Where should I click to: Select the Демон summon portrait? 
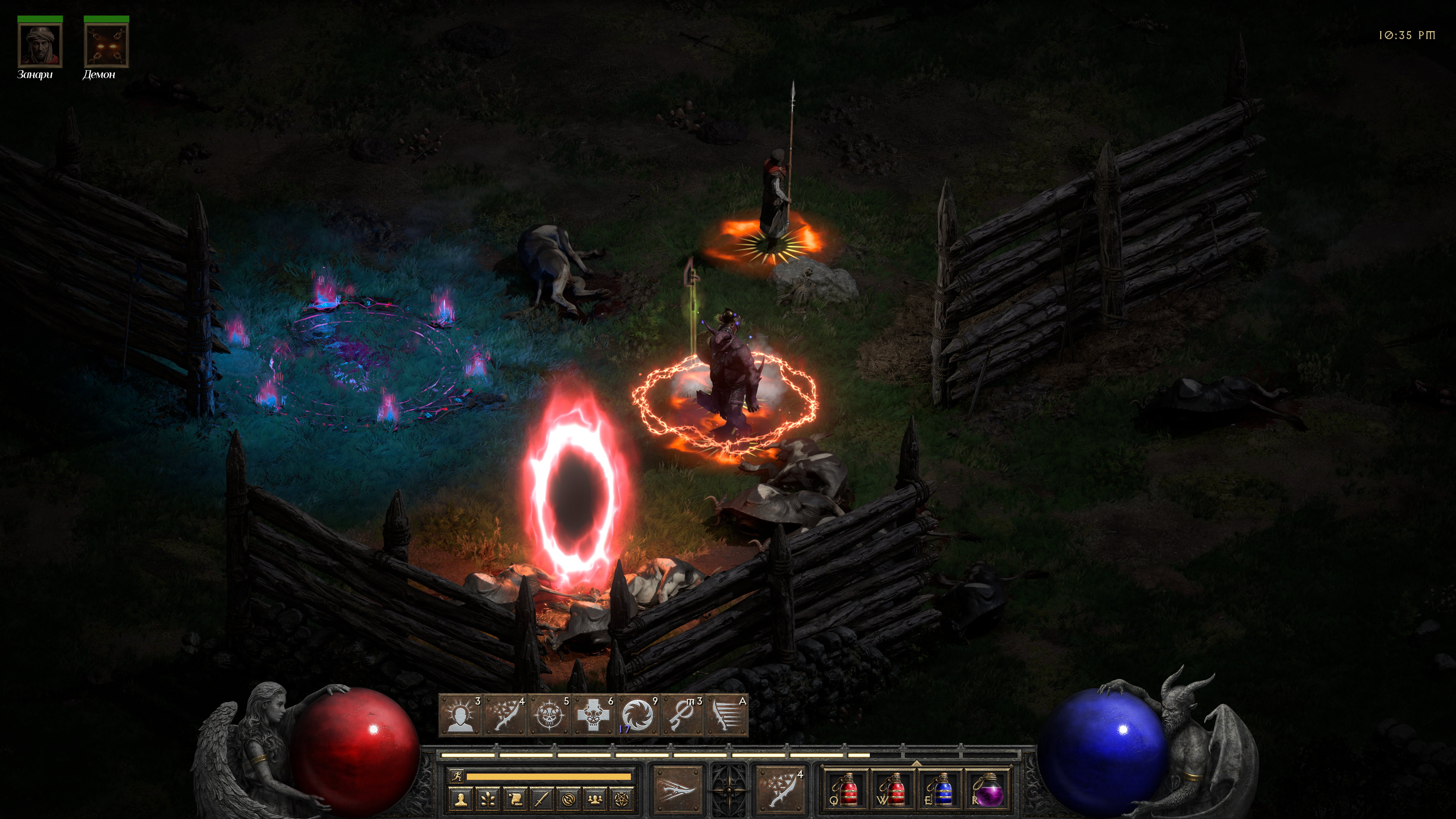click(106, 46)
